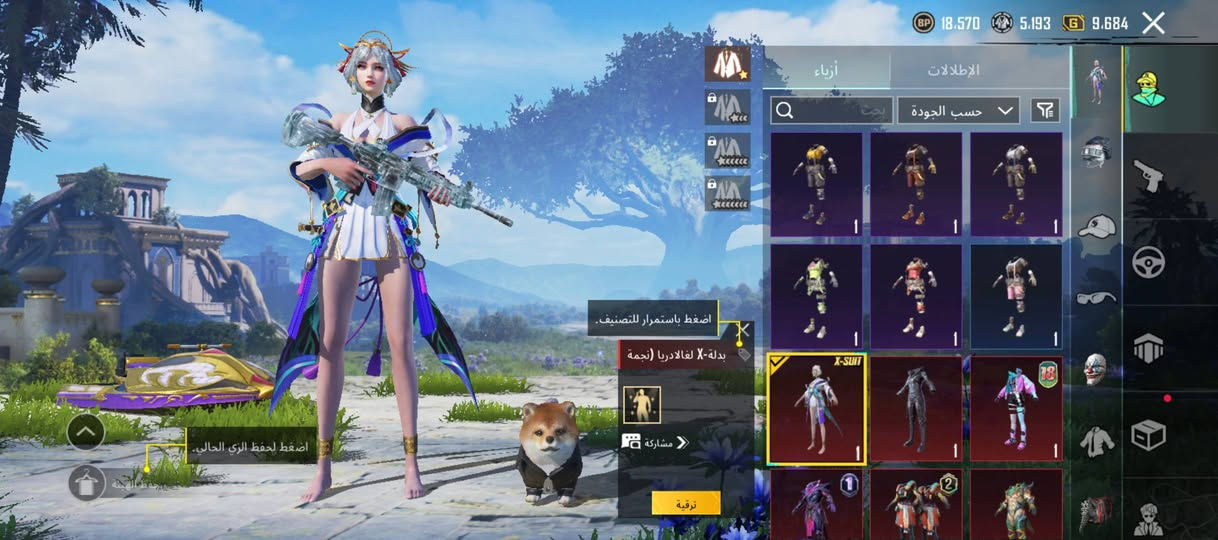Open the حسب الجودة sort dropdown
The image size is (1218, 540).
coord(958,110)
